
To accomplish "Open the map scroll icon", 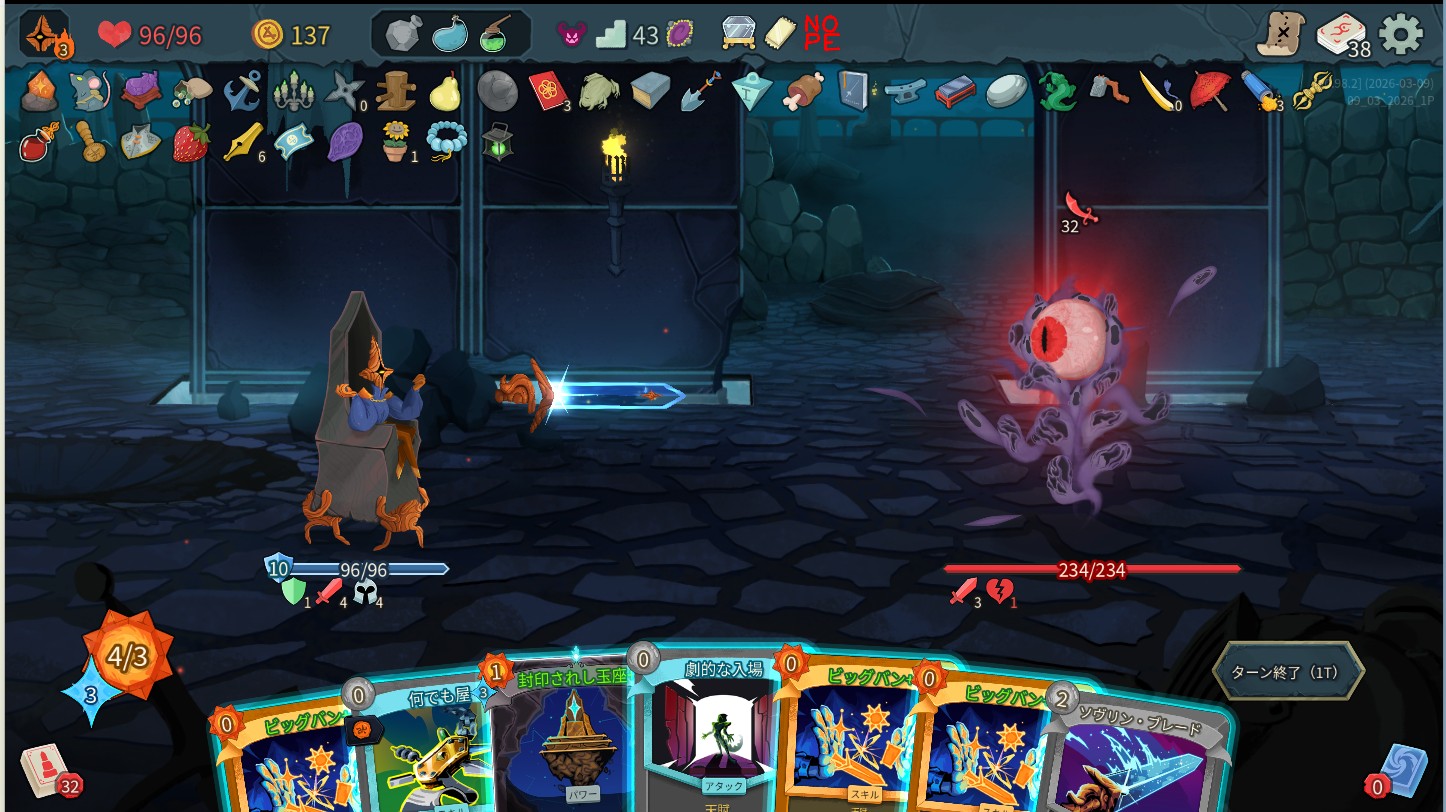I will tap(1281, 35).
